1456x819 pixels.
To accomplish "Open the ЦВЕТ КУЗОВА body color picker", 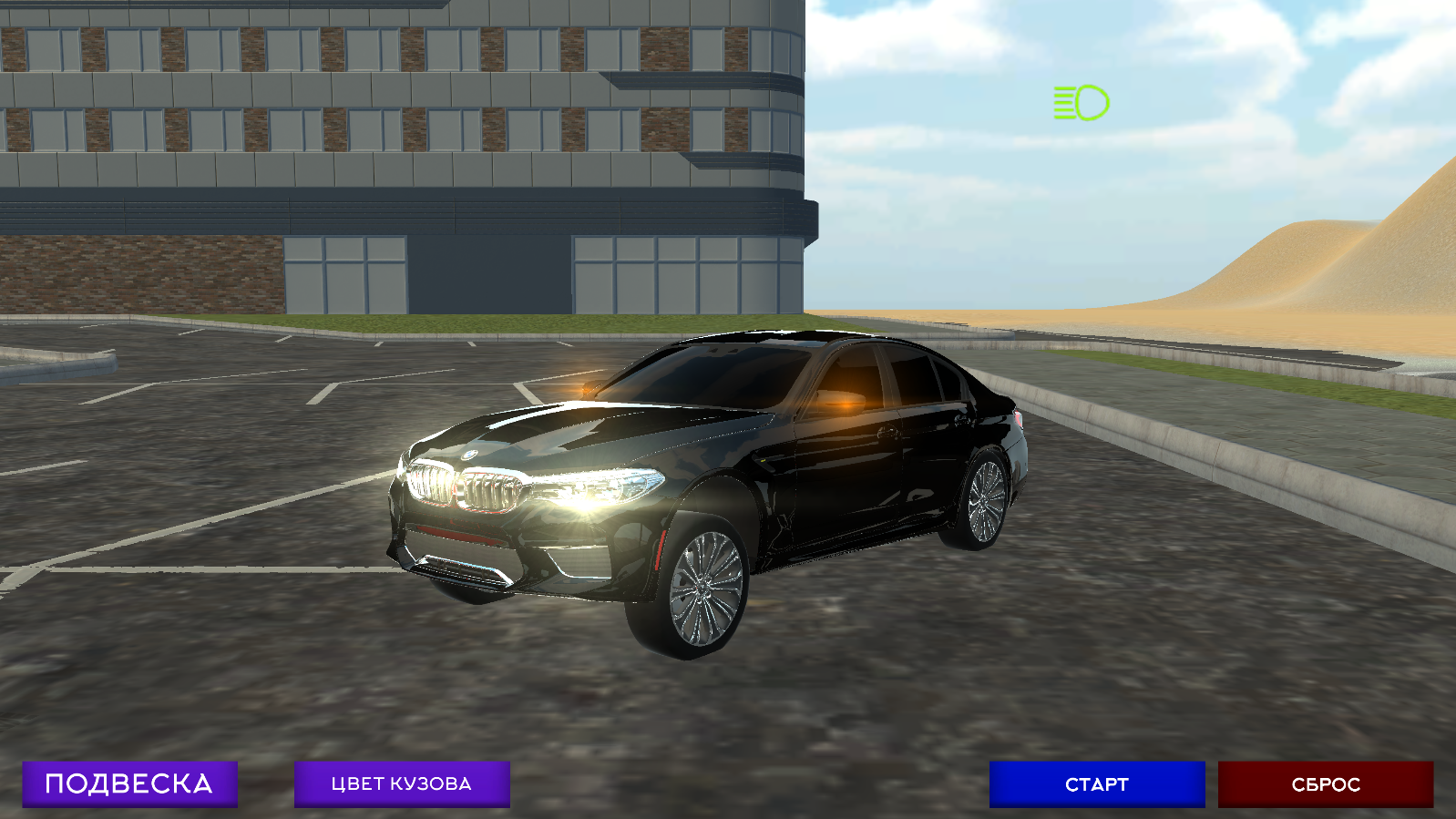I will pos(401,783).
